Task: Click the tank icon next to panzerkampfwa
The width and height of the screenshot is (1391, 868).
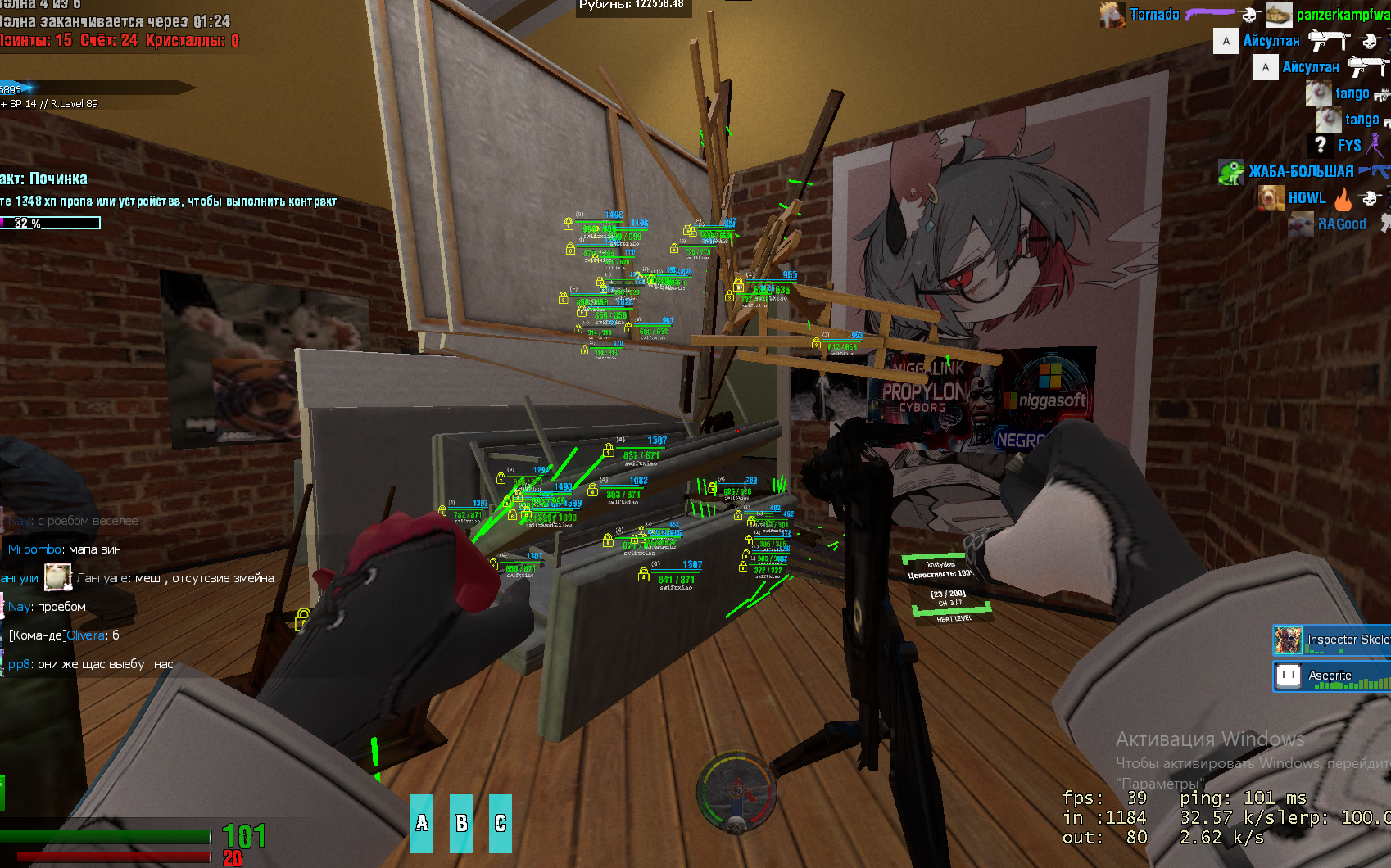Action: point(1279,15)
